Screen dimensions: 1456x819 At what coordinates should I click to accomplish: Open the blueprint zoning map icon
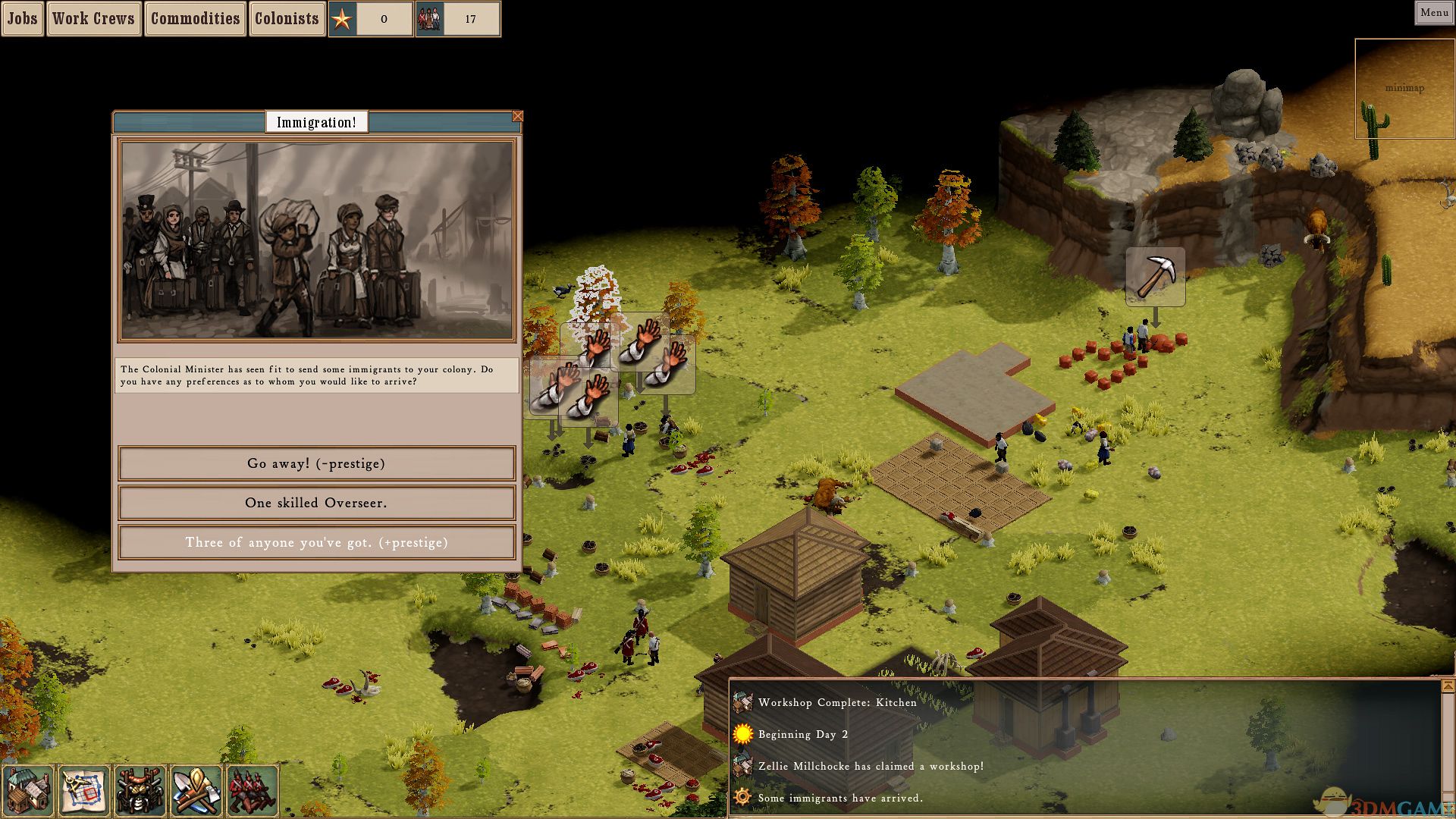click(84, 791)
